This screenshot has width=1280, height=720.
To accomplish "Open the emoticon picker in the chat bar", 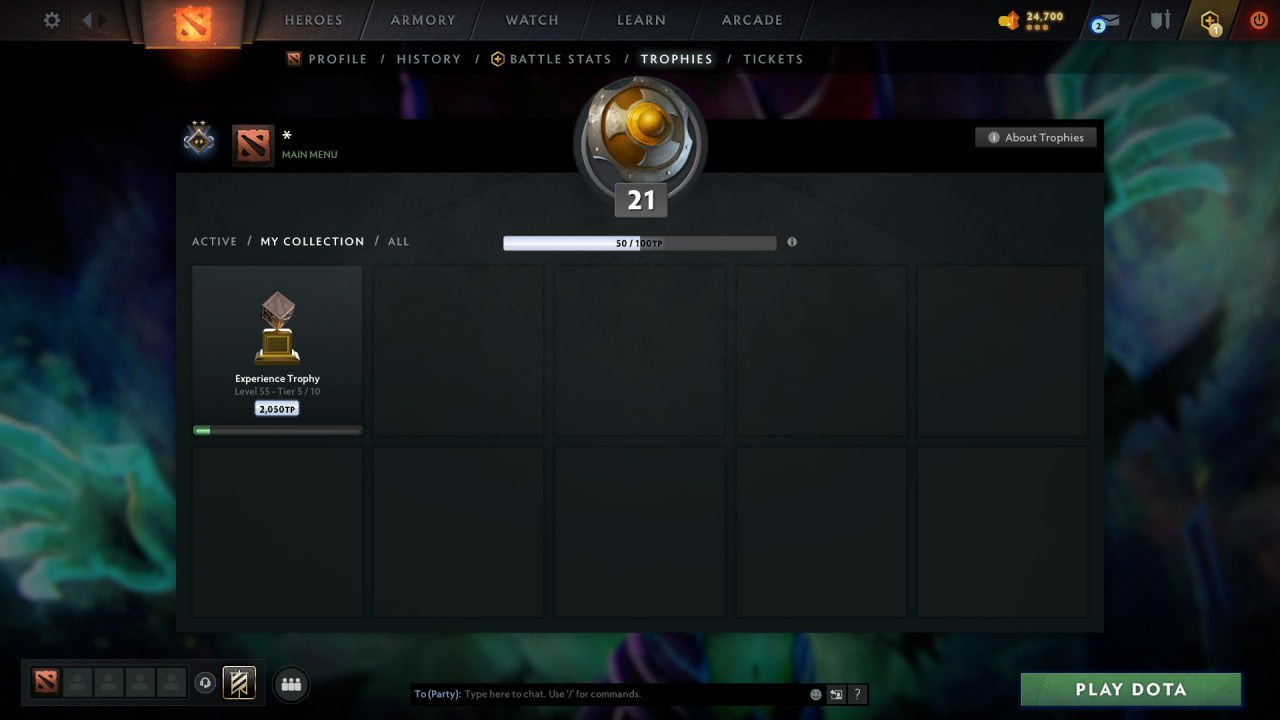I will [x=816, y=693].
